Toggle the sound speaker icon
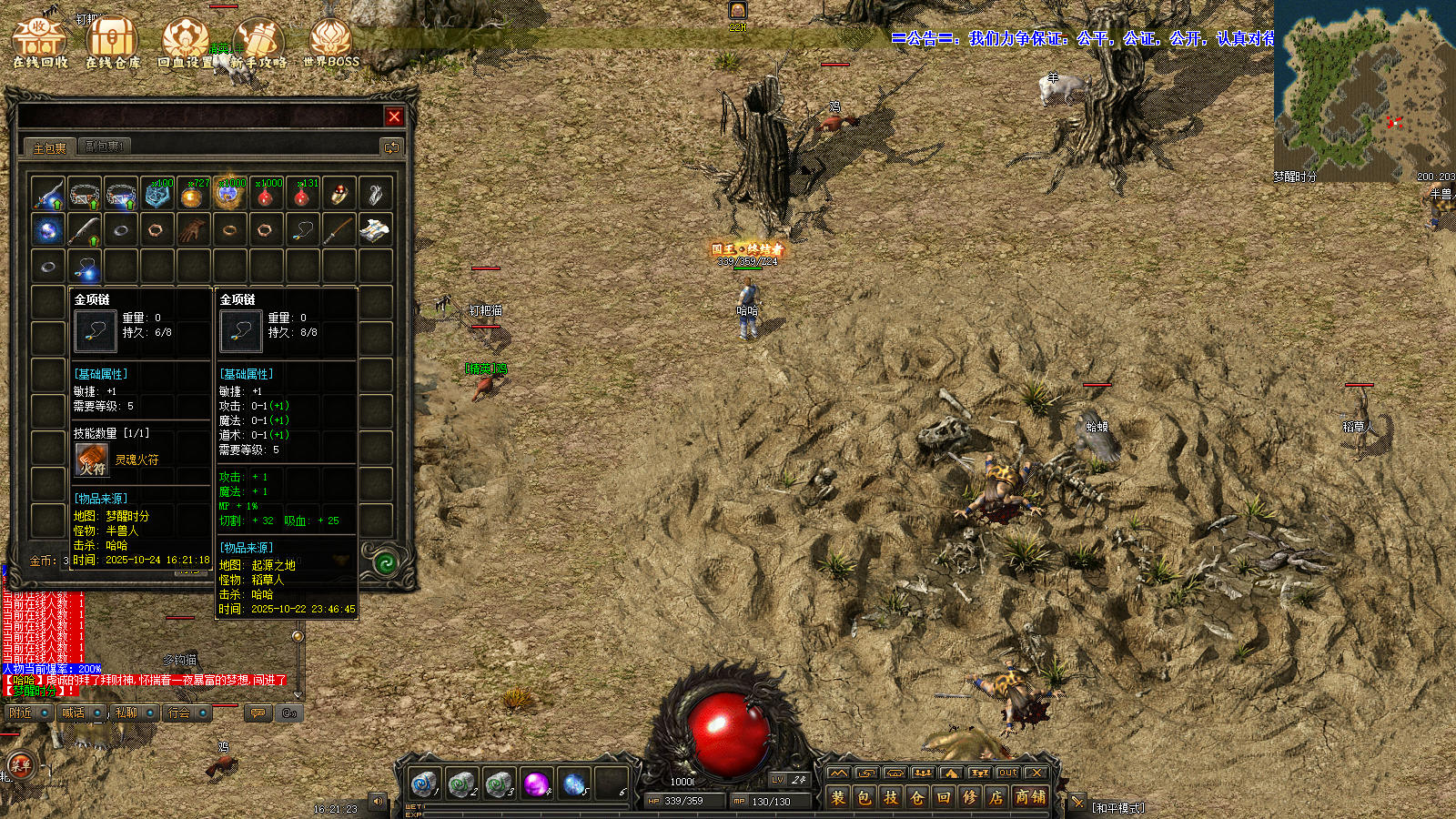Screen dimensions: 1456x819 [378, 802]
